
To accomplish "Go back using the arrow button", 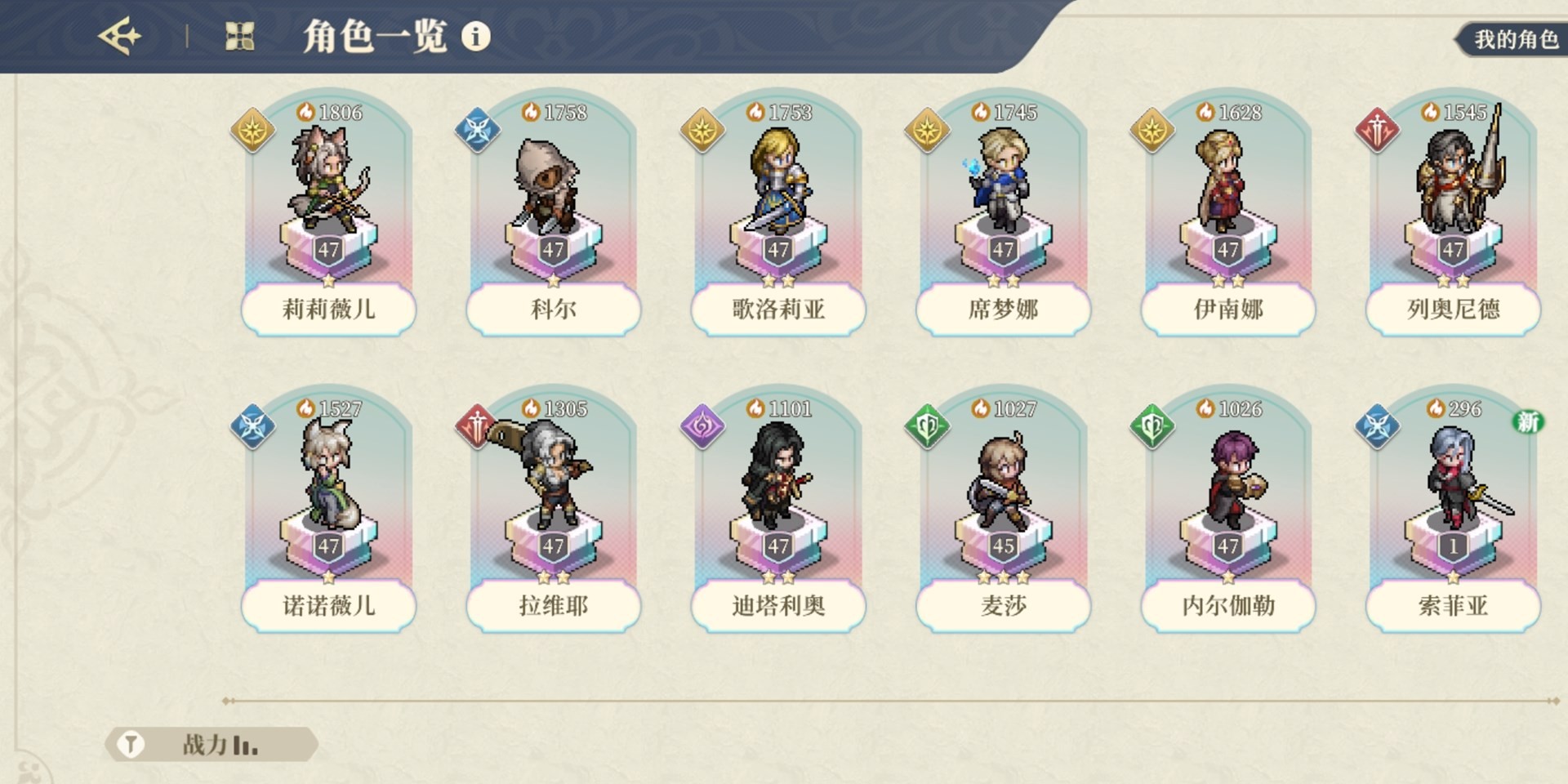I will (119, 37).
